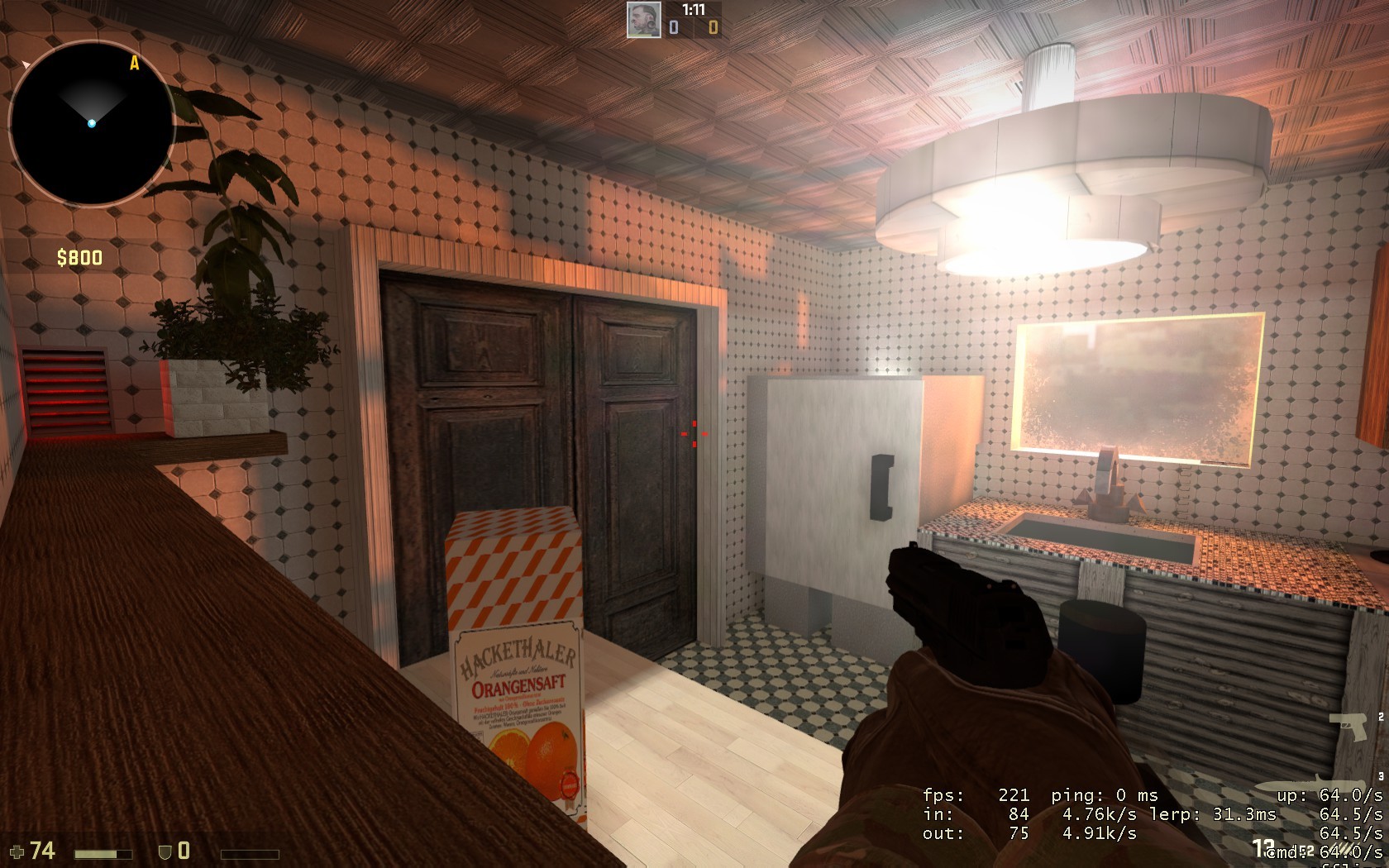
Task: Click the health bar next to 74
Action: pos(103,852)
